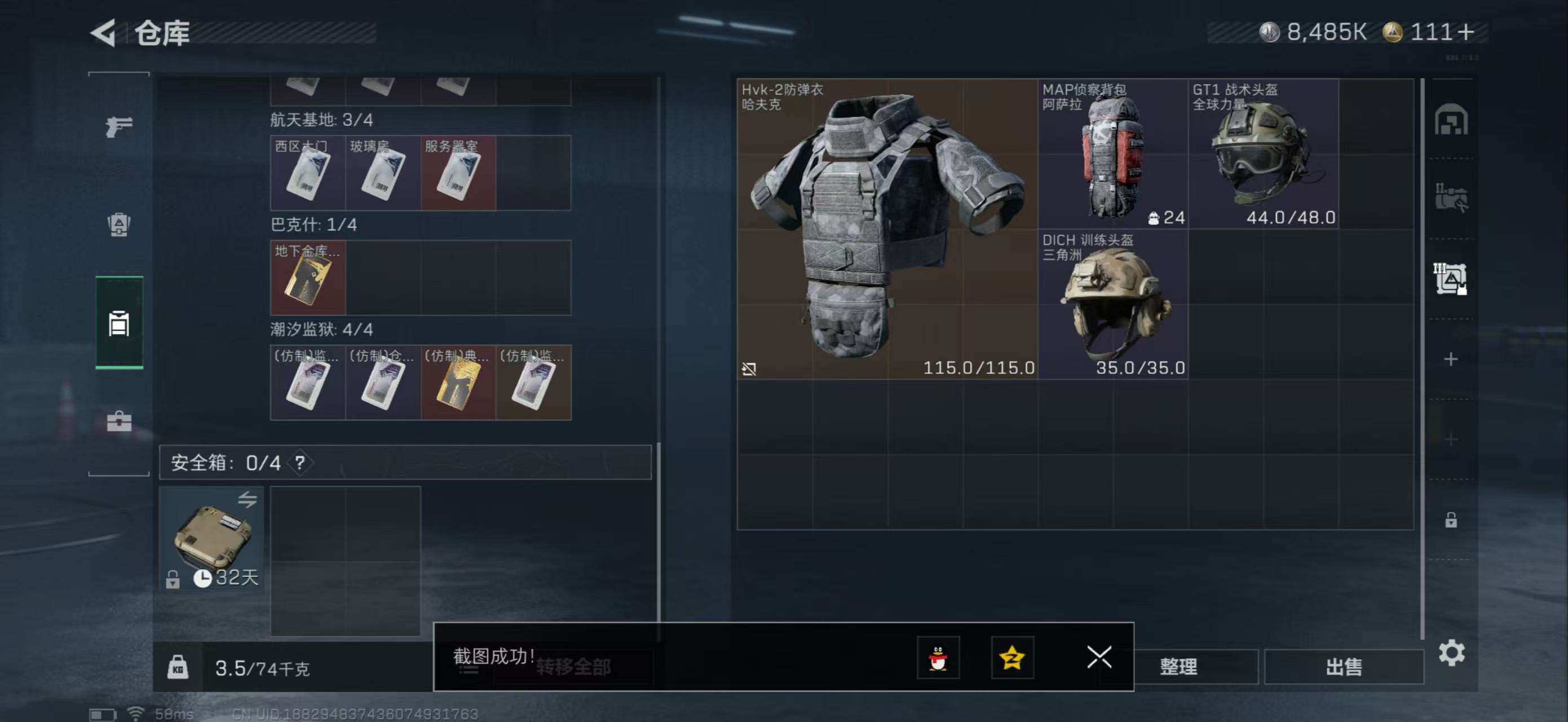Close the 截图成功 screenshot popup
The height and width of the screenshot is (722, 1568).
(x=1099, y=658)
